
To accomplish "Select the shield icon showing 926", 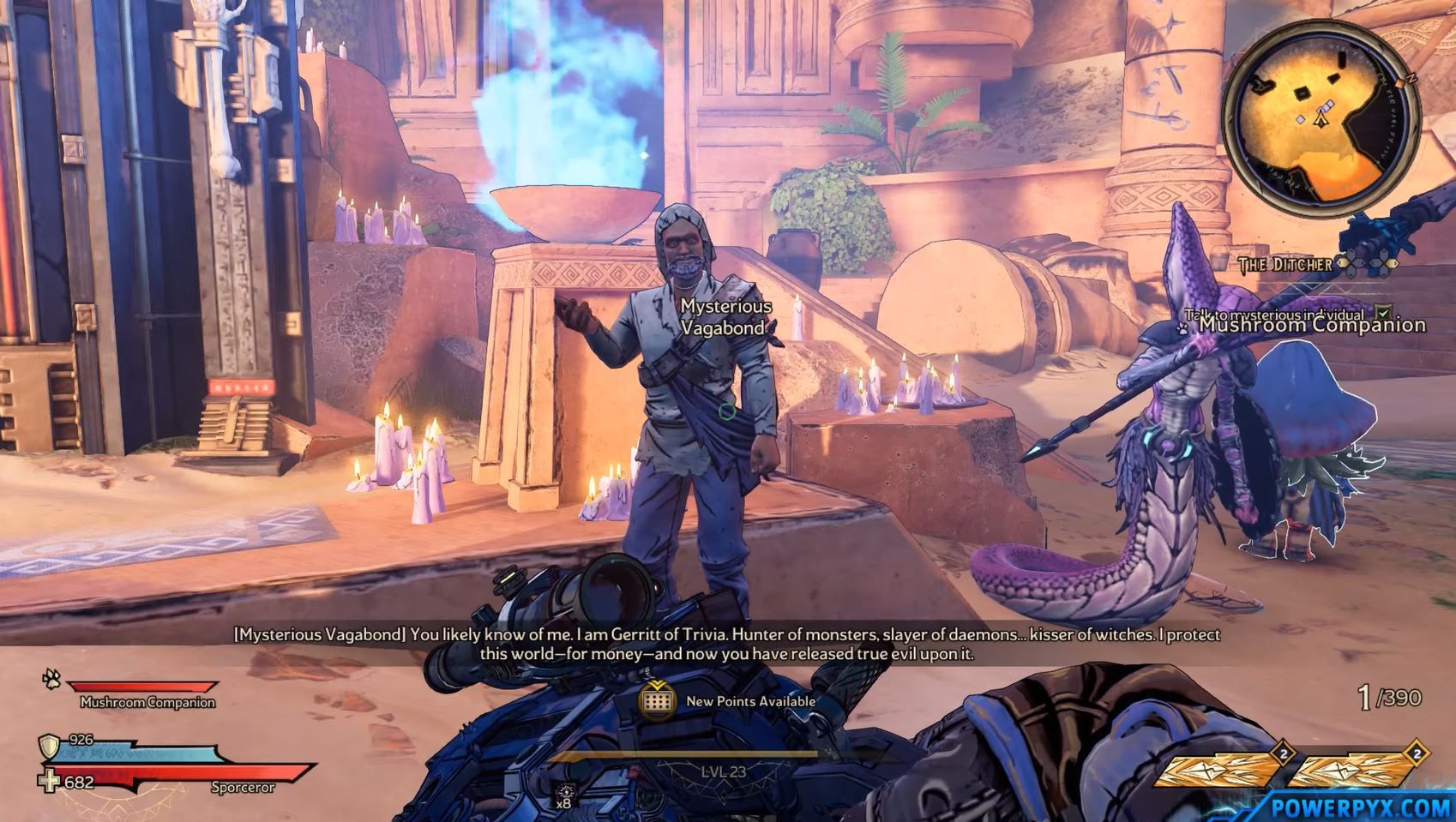I will (49, 747).
